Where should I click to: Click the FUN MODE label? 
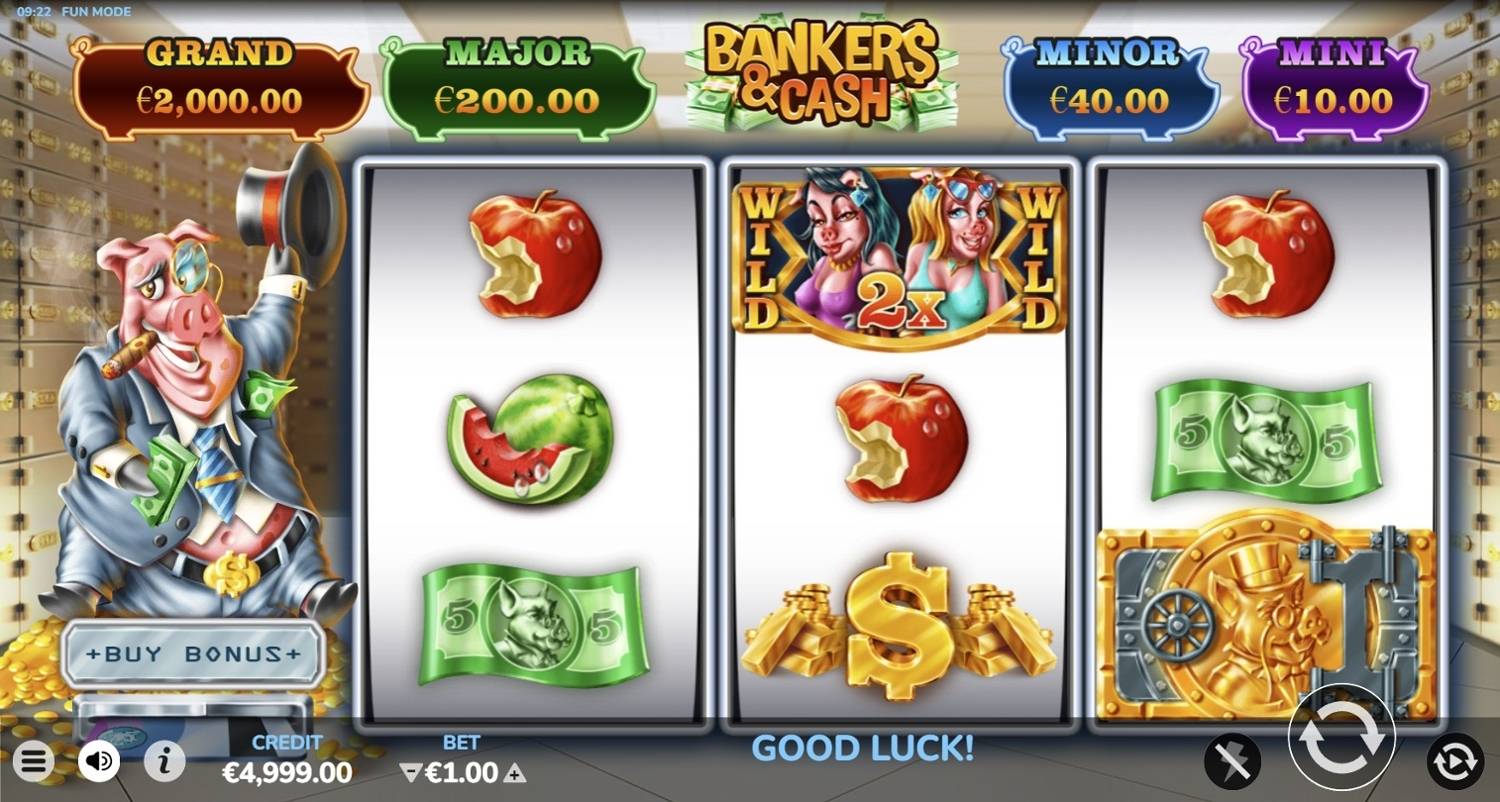[97, 11]
